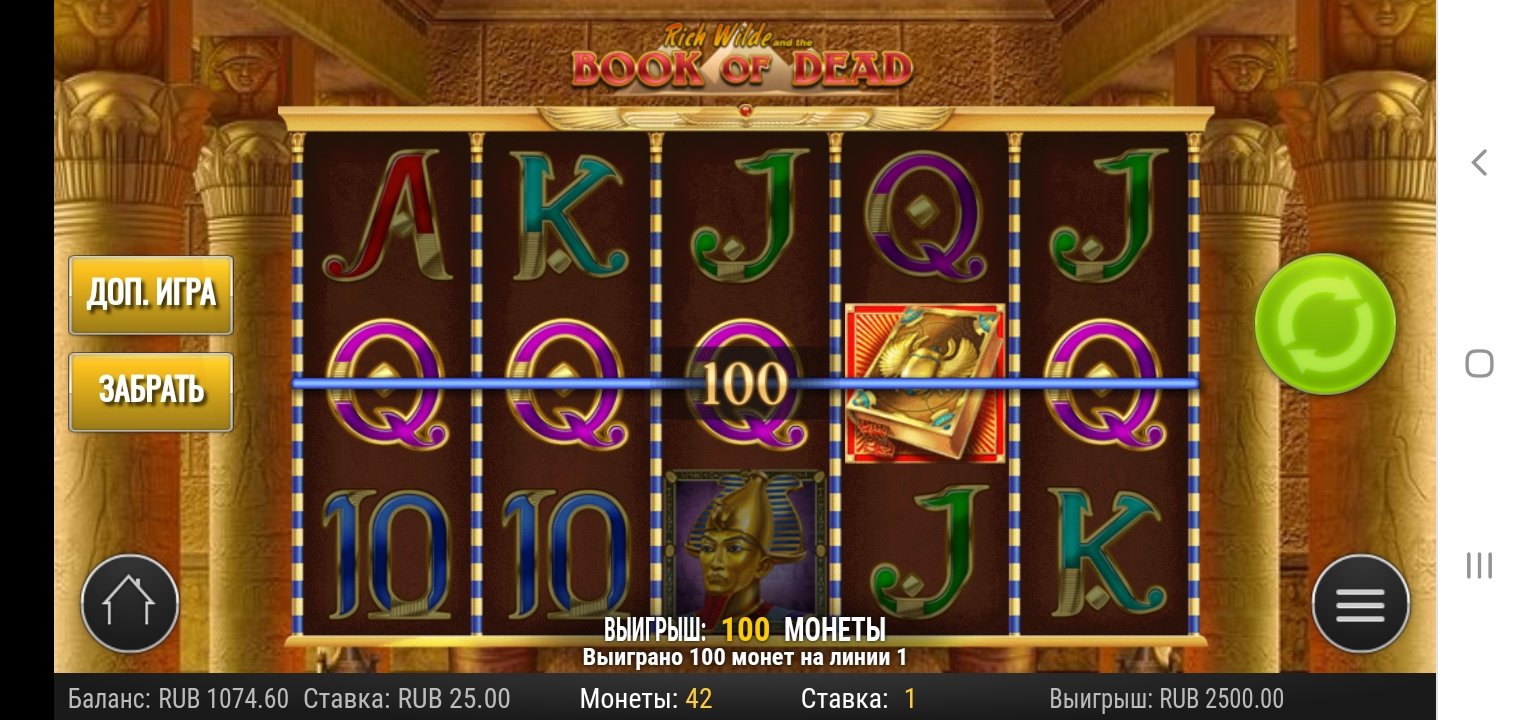Open the hamburger menu
The width and height of the screenshot is (1520, 720).
pyautogui.click(x=1360, y=604)
